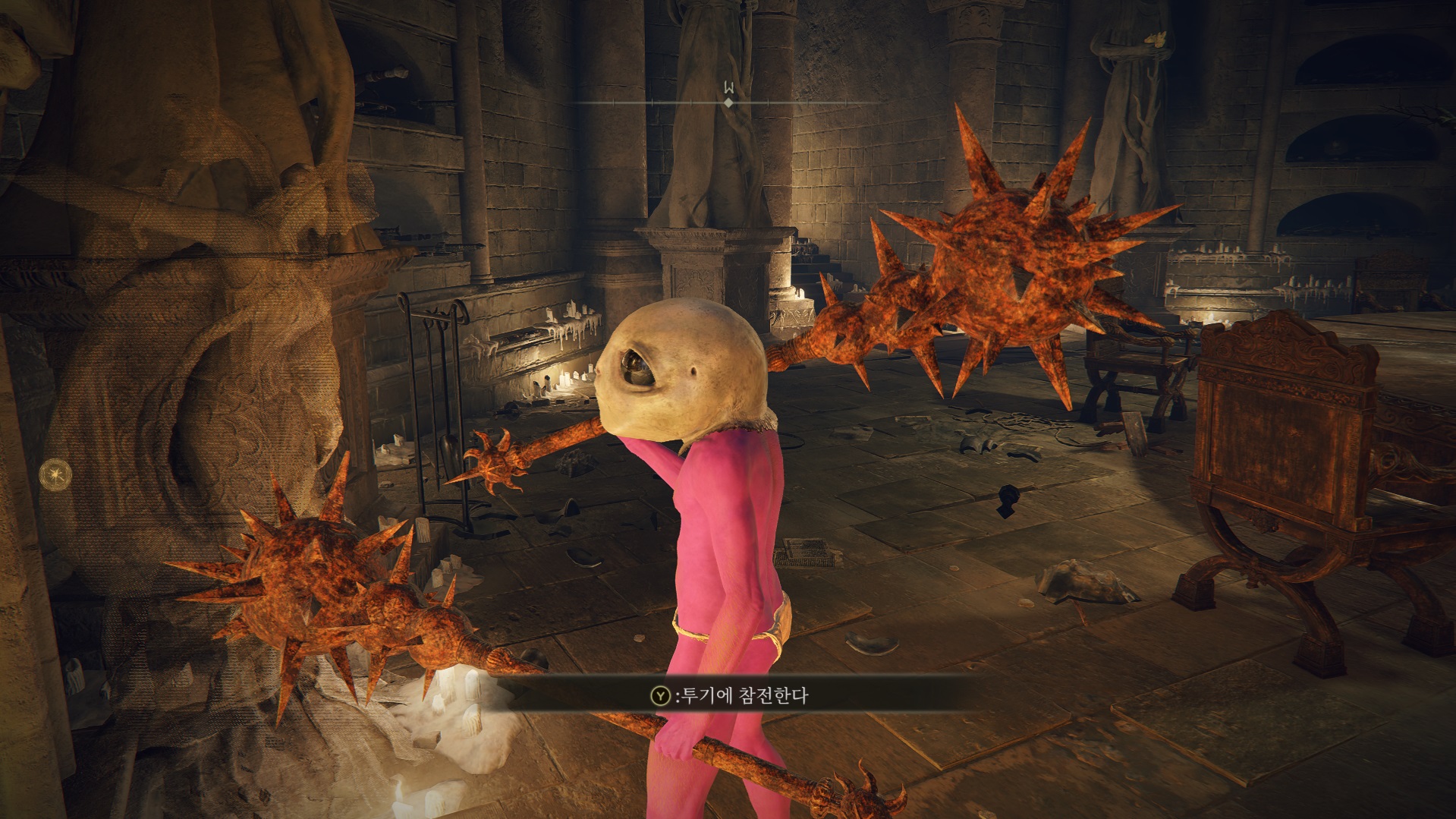
Task: Click the round golden starburst status icon
Action: point(56,475)
